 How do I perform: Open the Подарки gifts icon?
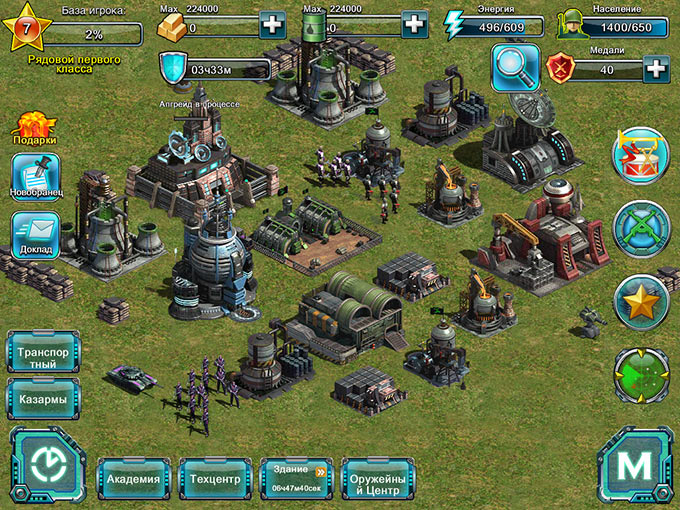coord(35,129)
